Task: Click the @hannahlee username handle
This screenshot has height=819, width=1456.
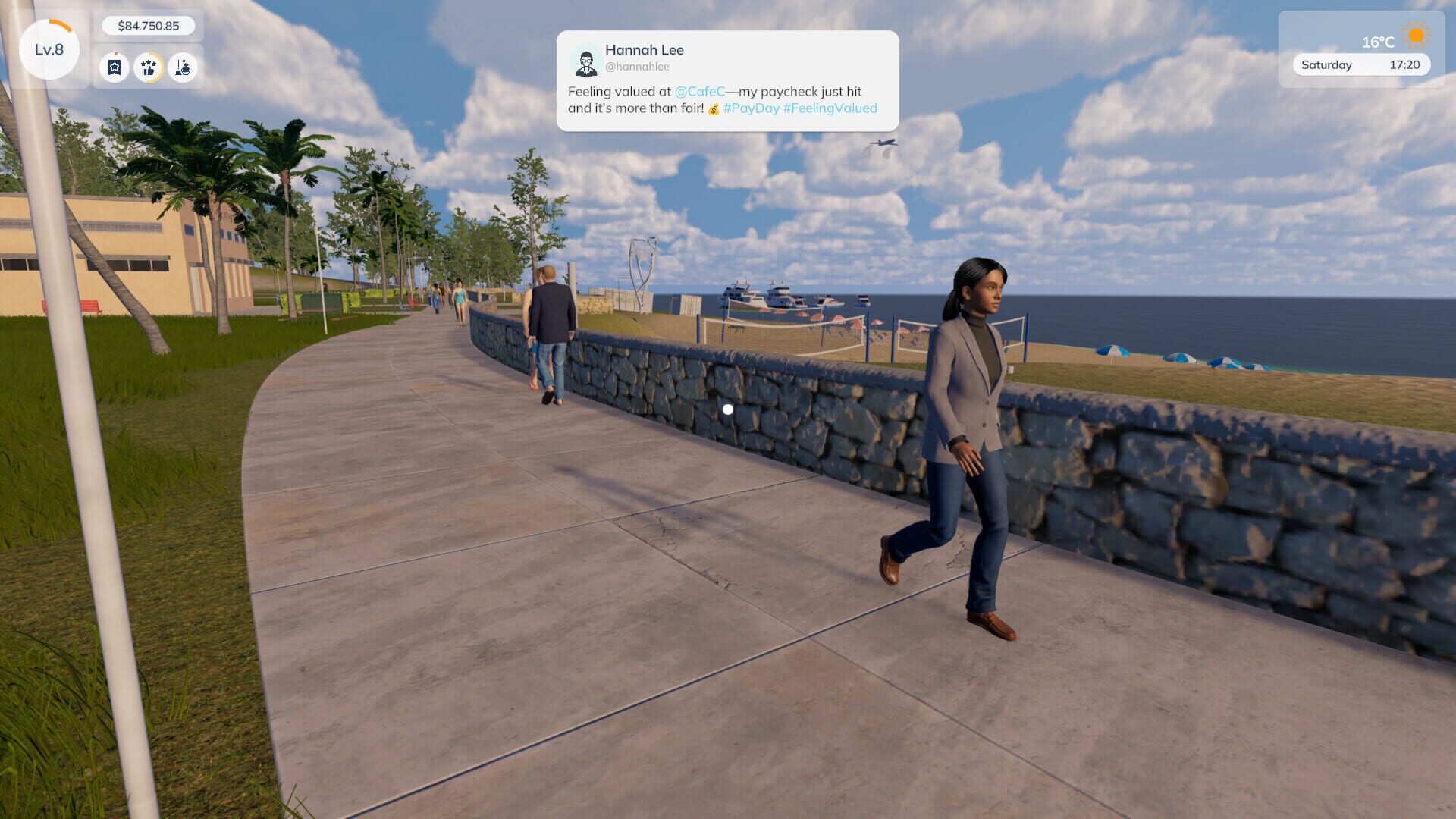Action: (x=639, y=67)
